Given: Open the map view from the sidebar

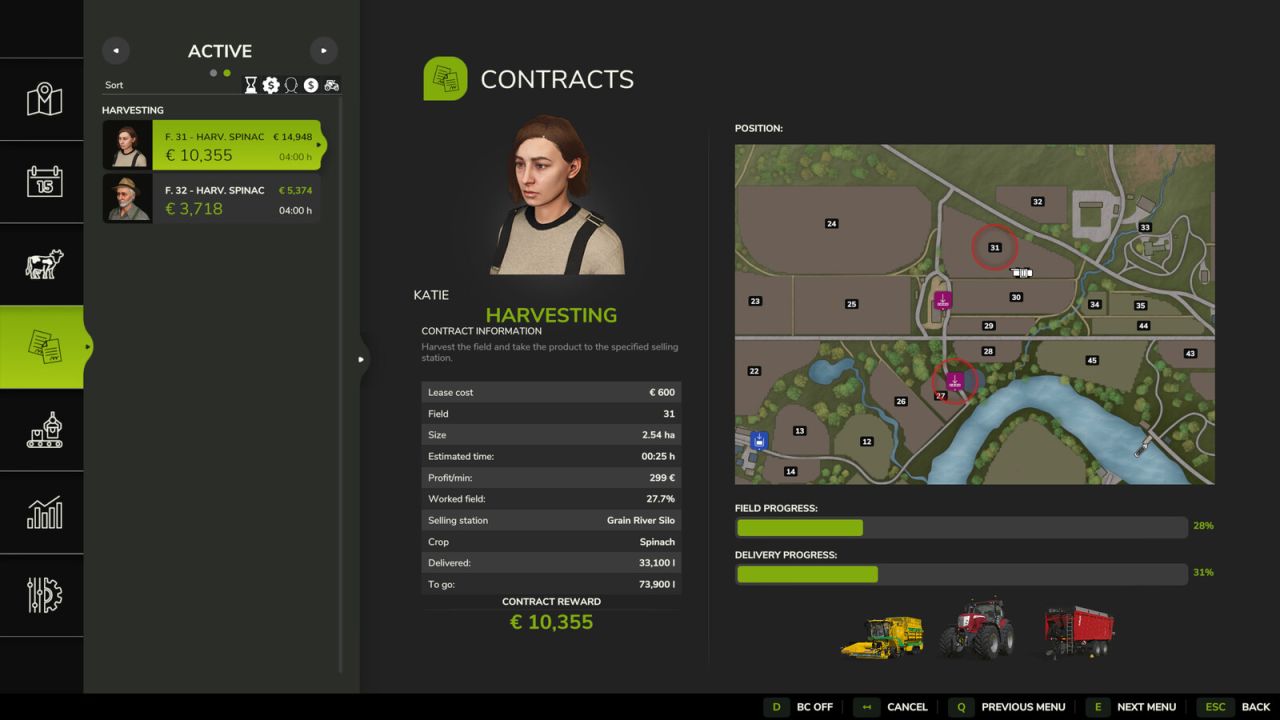Looking at the screenshot, I should (42, 99).
